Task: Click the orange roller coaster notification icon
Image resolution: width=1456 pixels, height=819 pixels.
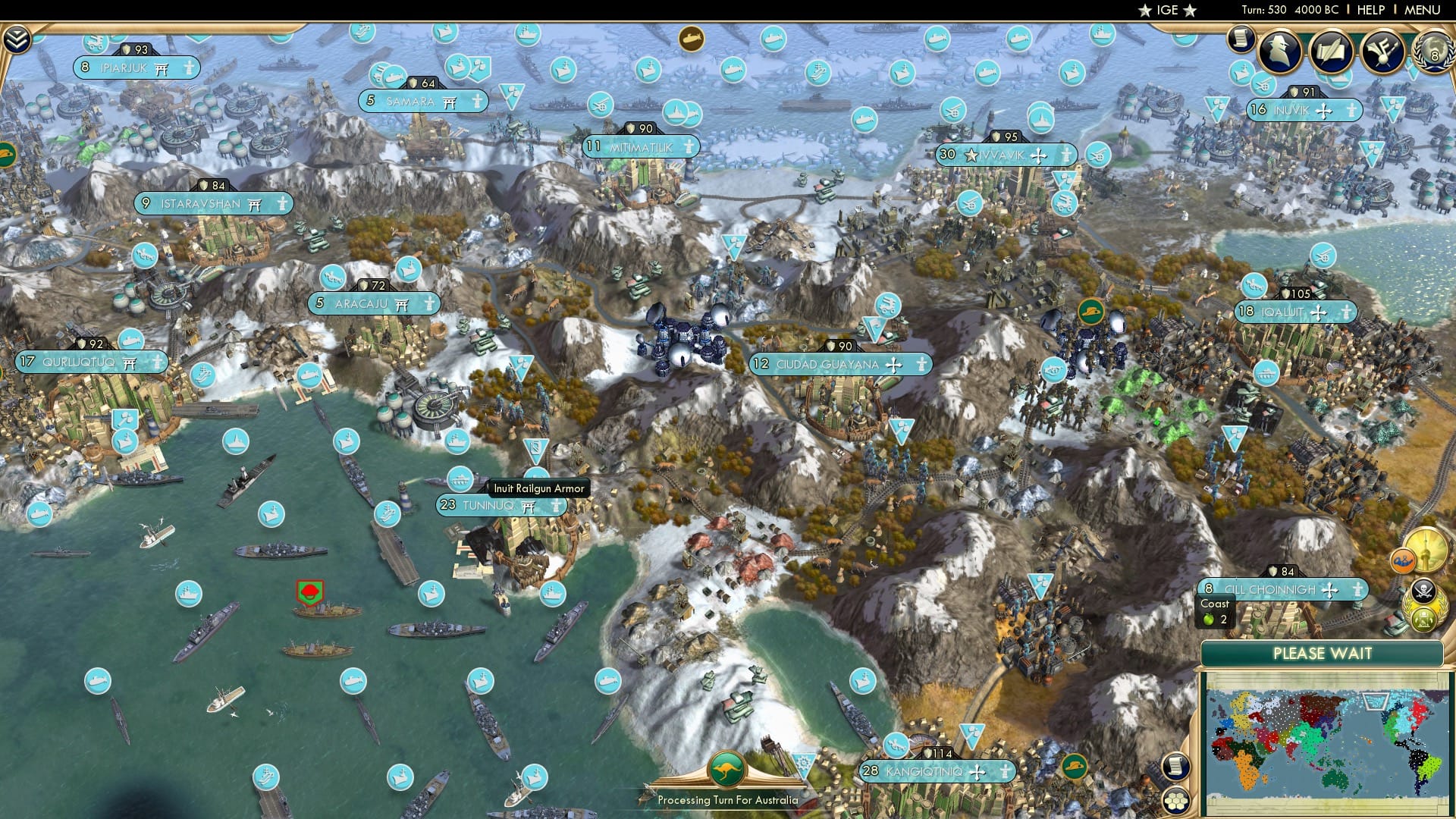Action: pos(1404,560)
